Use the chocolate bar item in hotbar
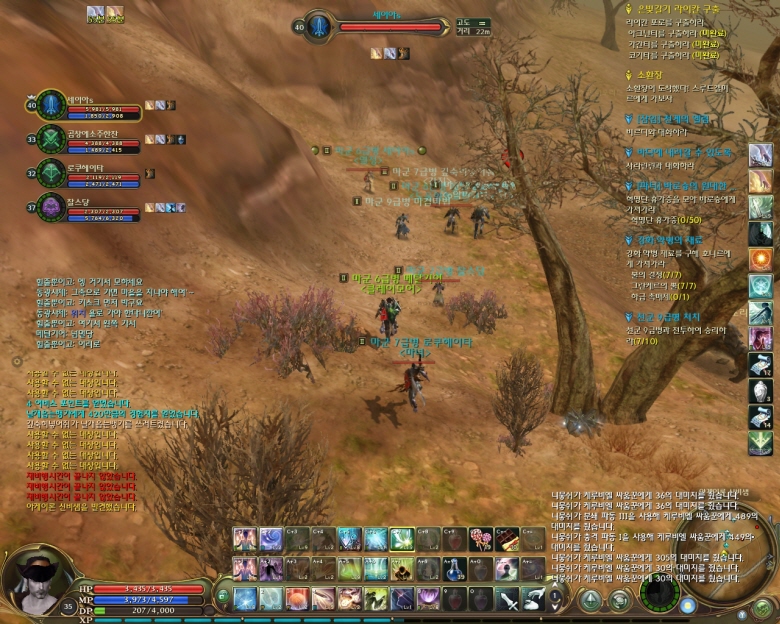 coord(505,540)
